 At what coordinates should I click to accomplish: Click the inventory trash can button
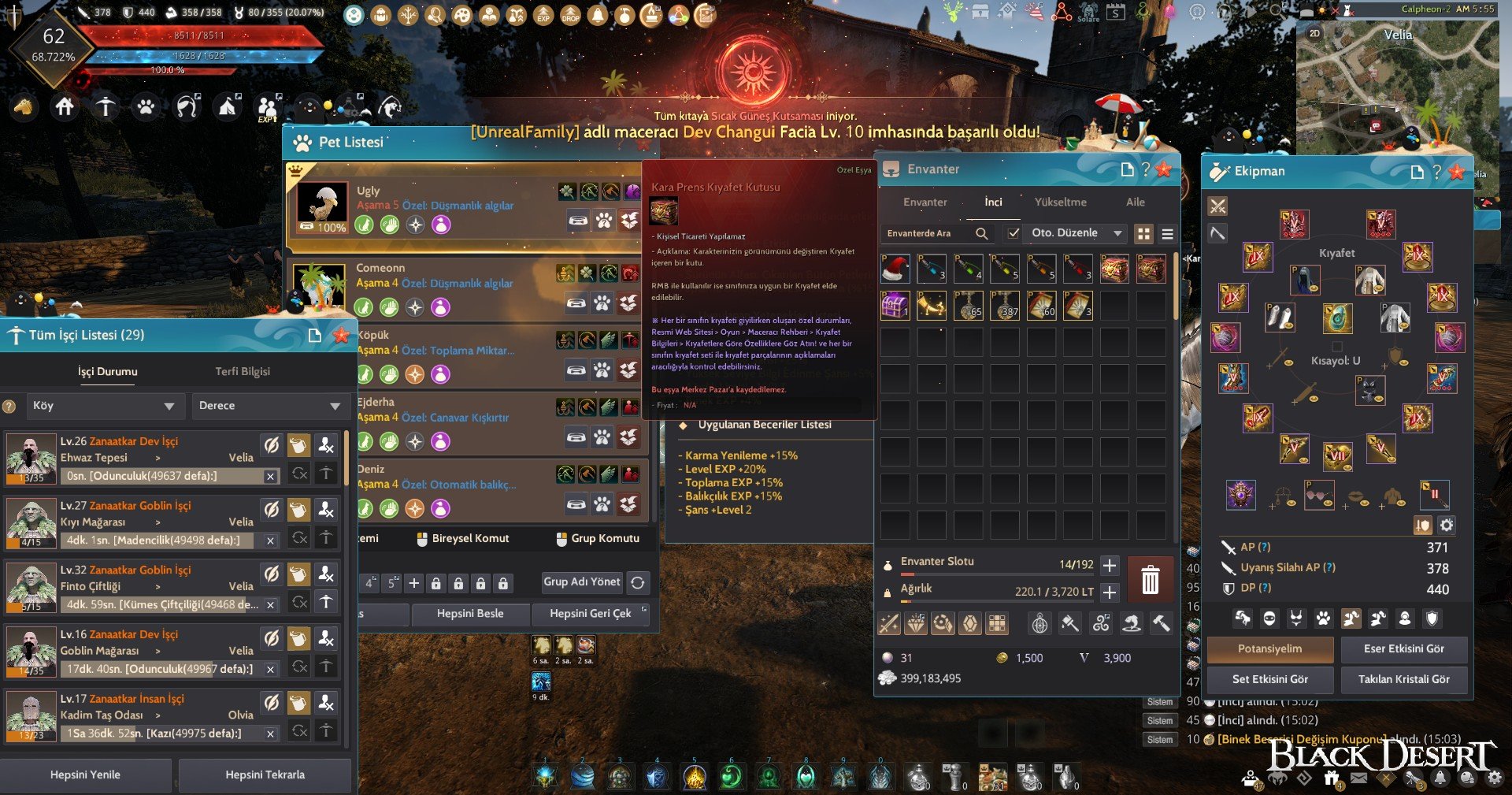click(x=1150, y=579)
